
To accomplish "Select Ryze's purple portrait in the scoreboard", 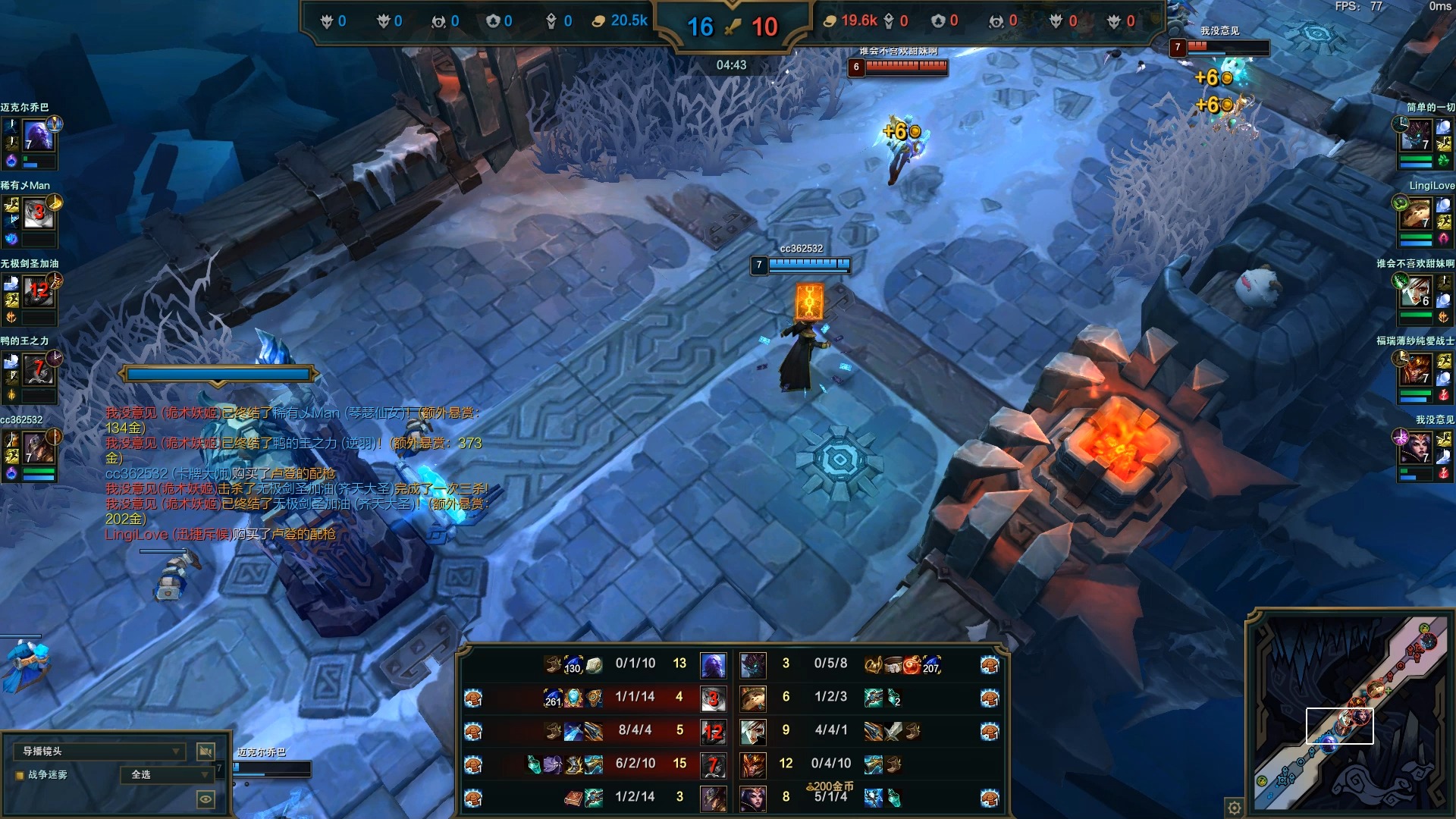I will (x=713, y=665).
